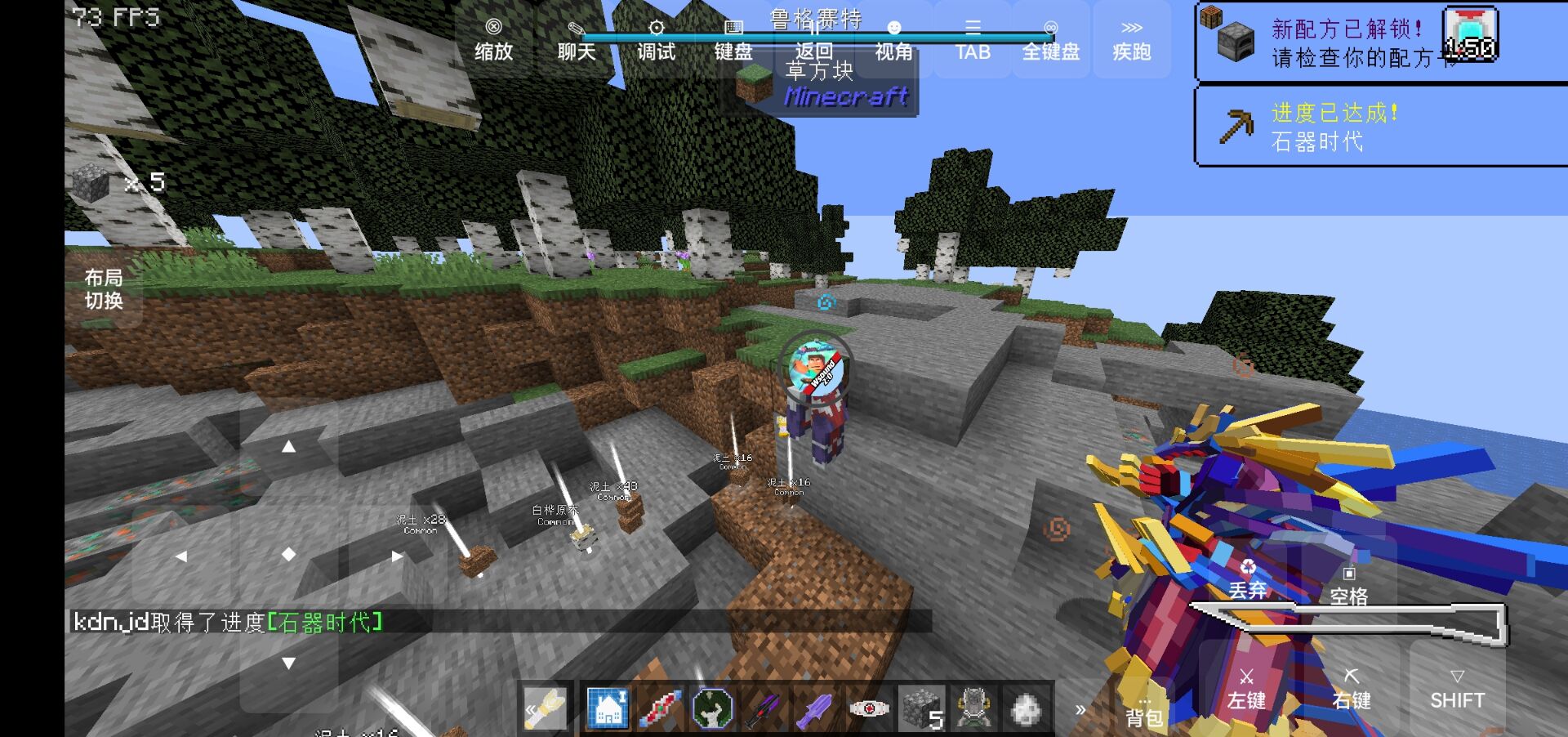The image size is (1568, 737).
Task: Open the 背包 inventory
Action: [x=1143, y=712]
